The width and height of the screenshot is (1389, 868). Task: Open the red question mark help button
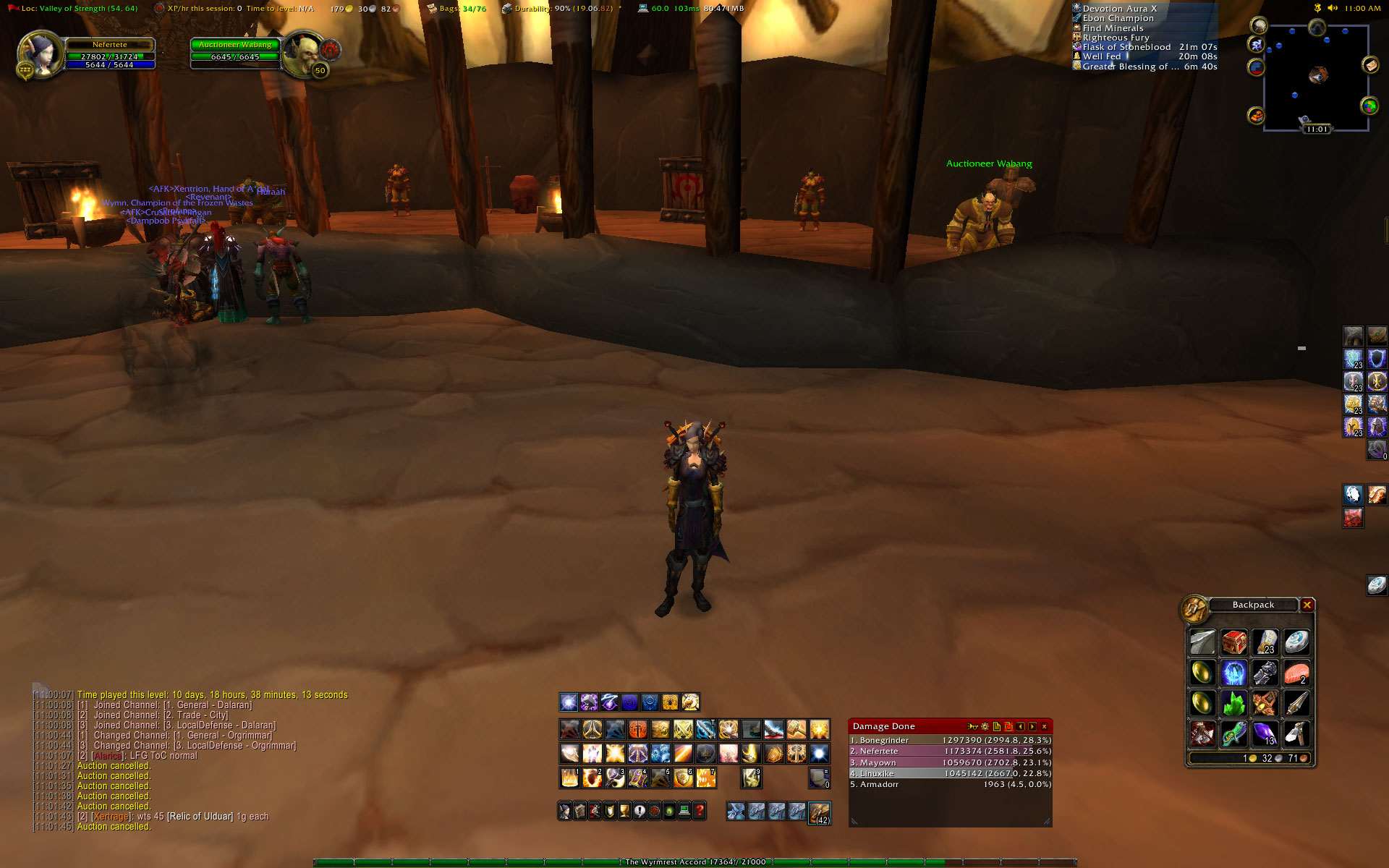pos(699,811)
